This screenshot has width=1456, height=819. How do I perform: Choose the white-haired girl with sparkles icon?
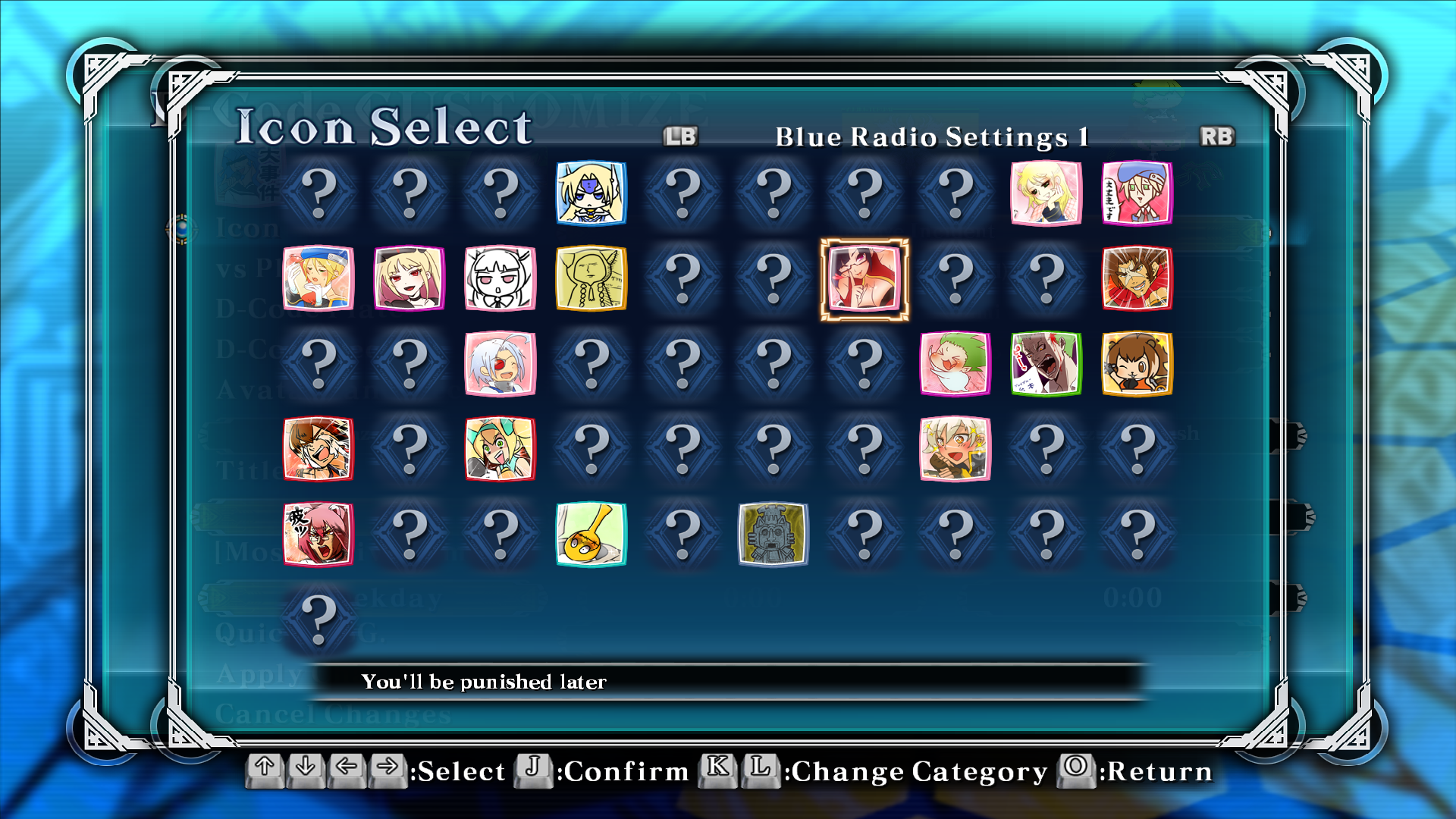(955, 449)
